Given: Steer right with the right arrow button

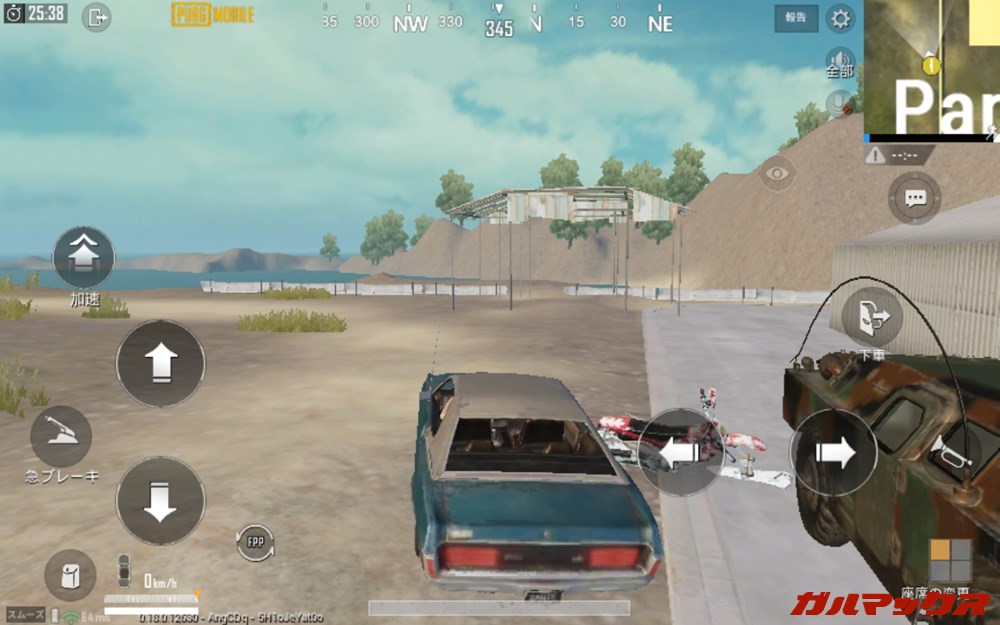Looking at the screenshot, I should coord(834,452).
